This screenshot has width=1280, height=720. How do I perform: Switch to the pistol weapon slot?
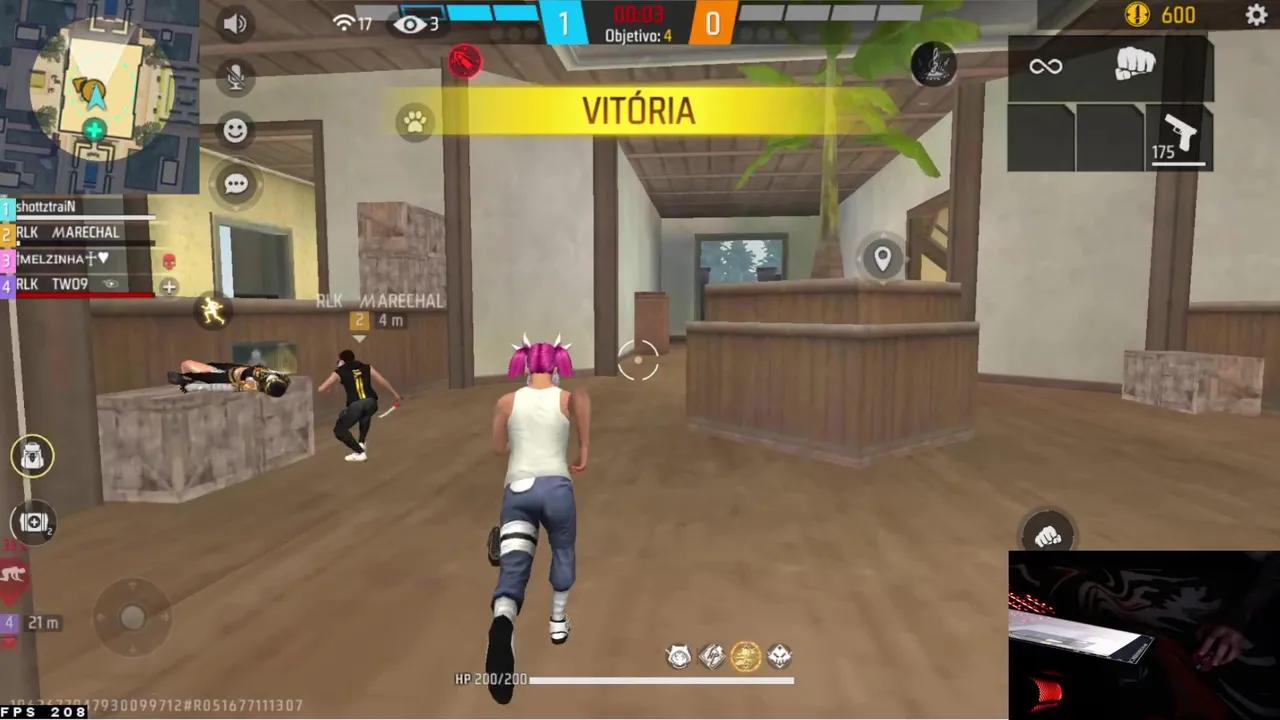(x=1180, y=135)
